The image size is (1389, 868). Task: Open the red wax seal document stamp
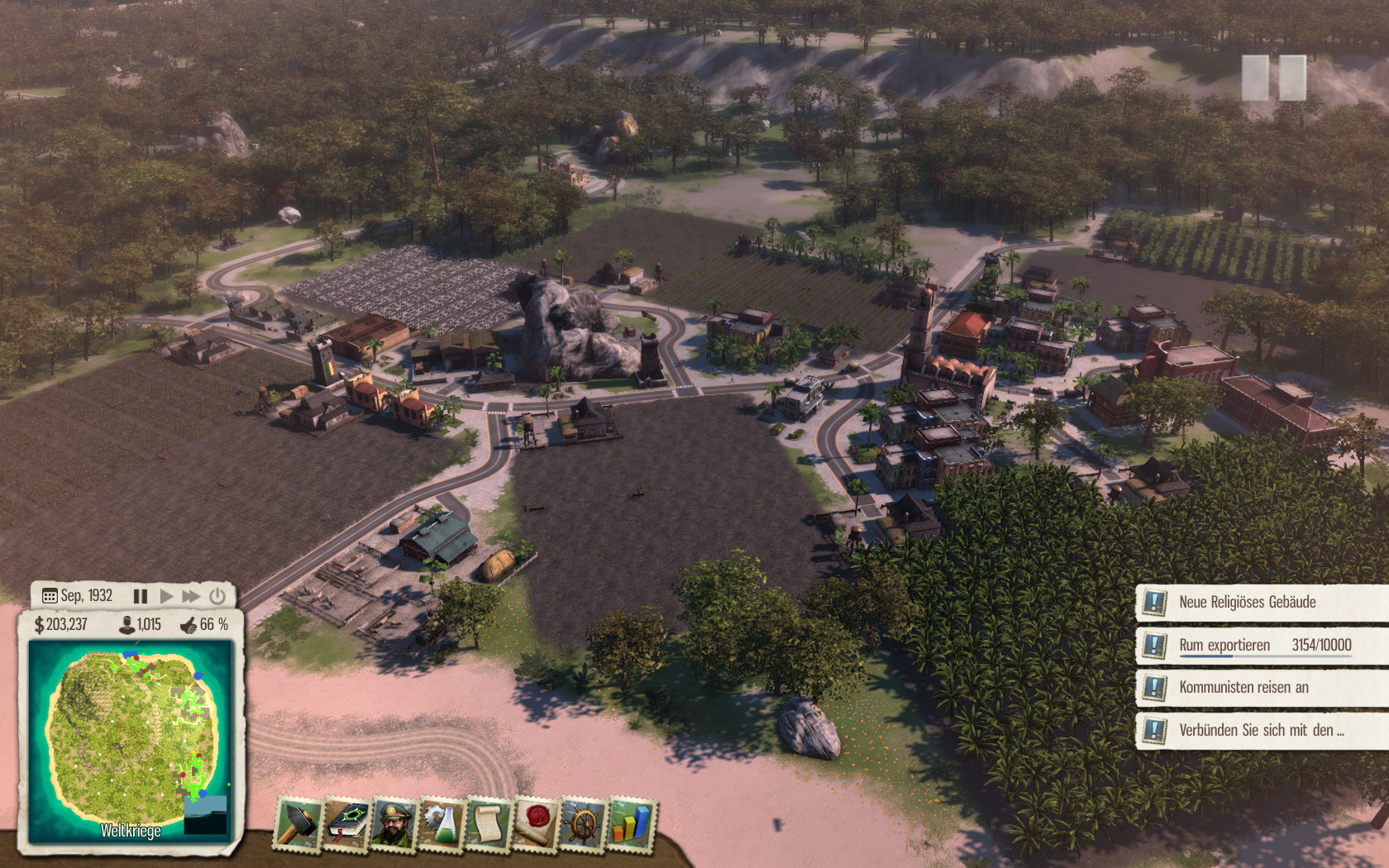coord(536,823)
